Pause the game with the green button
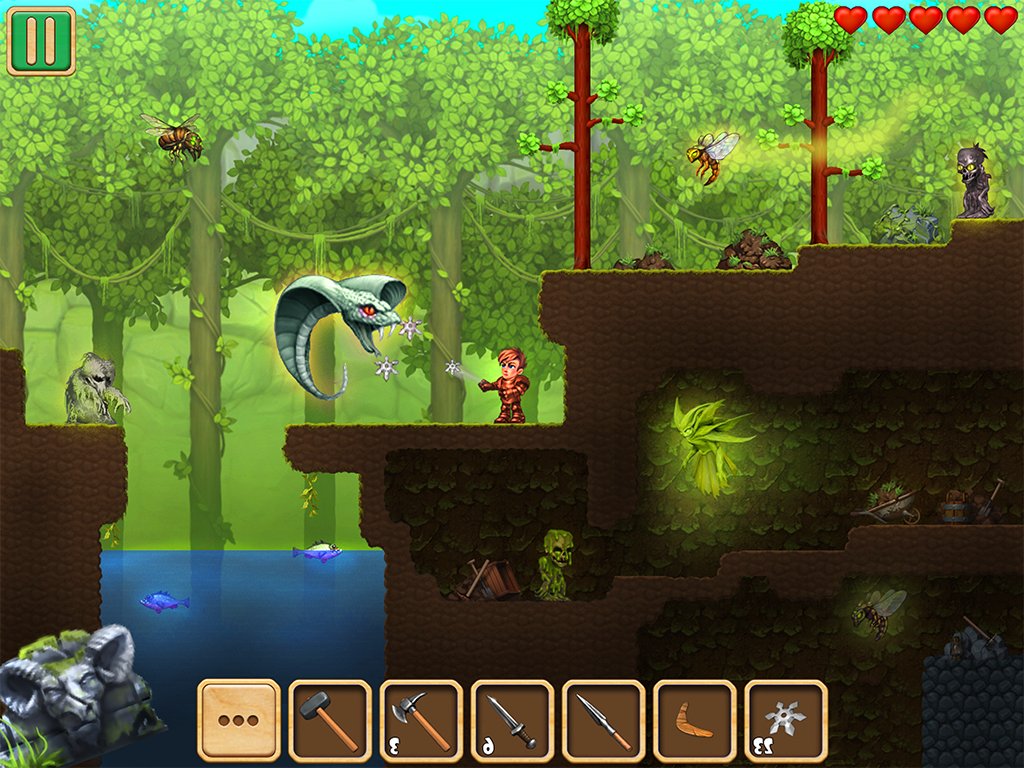 41,41
